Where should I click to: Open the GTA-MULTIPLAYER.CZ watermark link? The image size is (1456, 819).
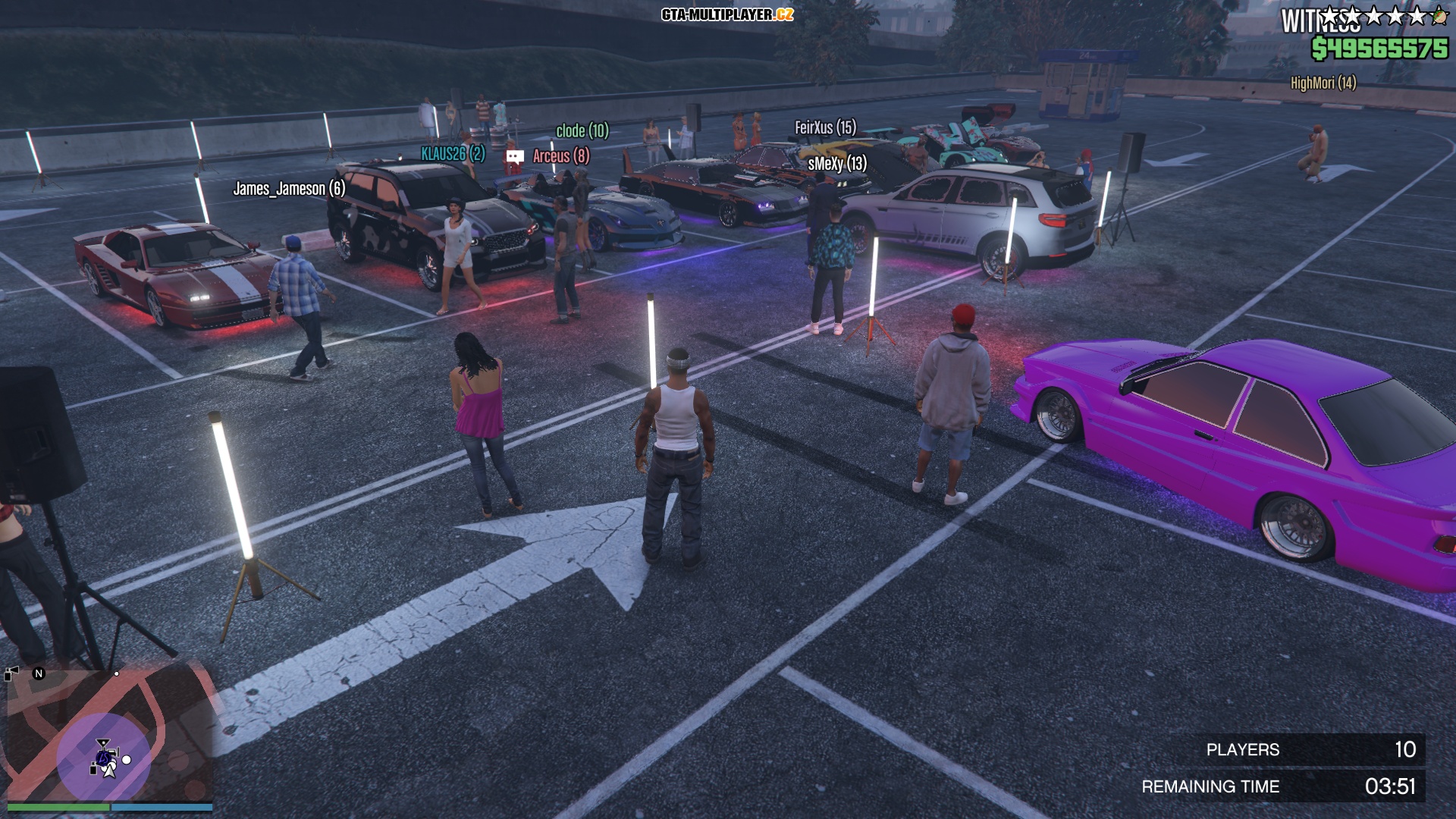tap(727, 13)
